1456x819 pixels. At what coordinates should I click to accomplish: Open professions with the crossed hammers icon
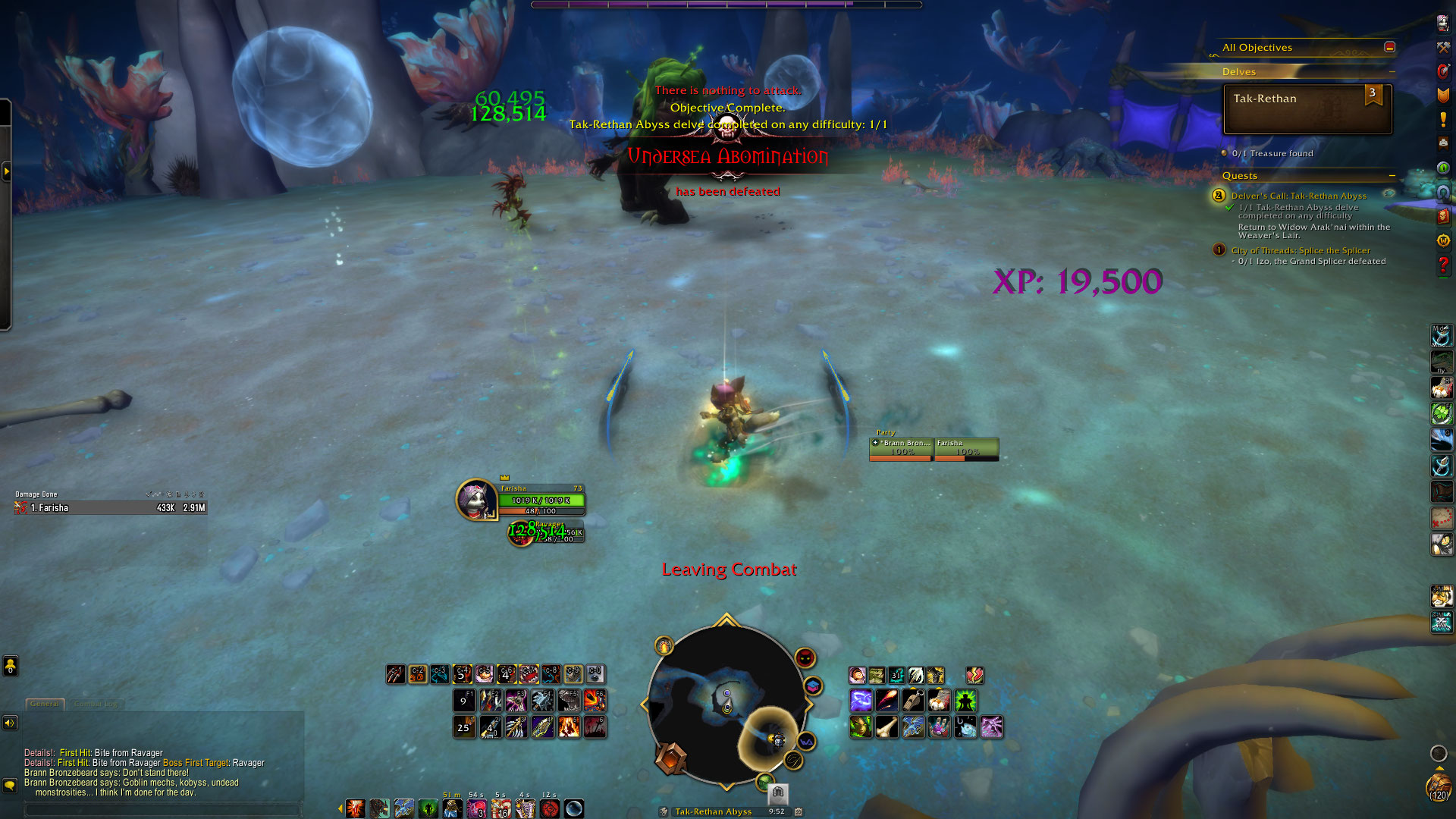[1442, 47]
